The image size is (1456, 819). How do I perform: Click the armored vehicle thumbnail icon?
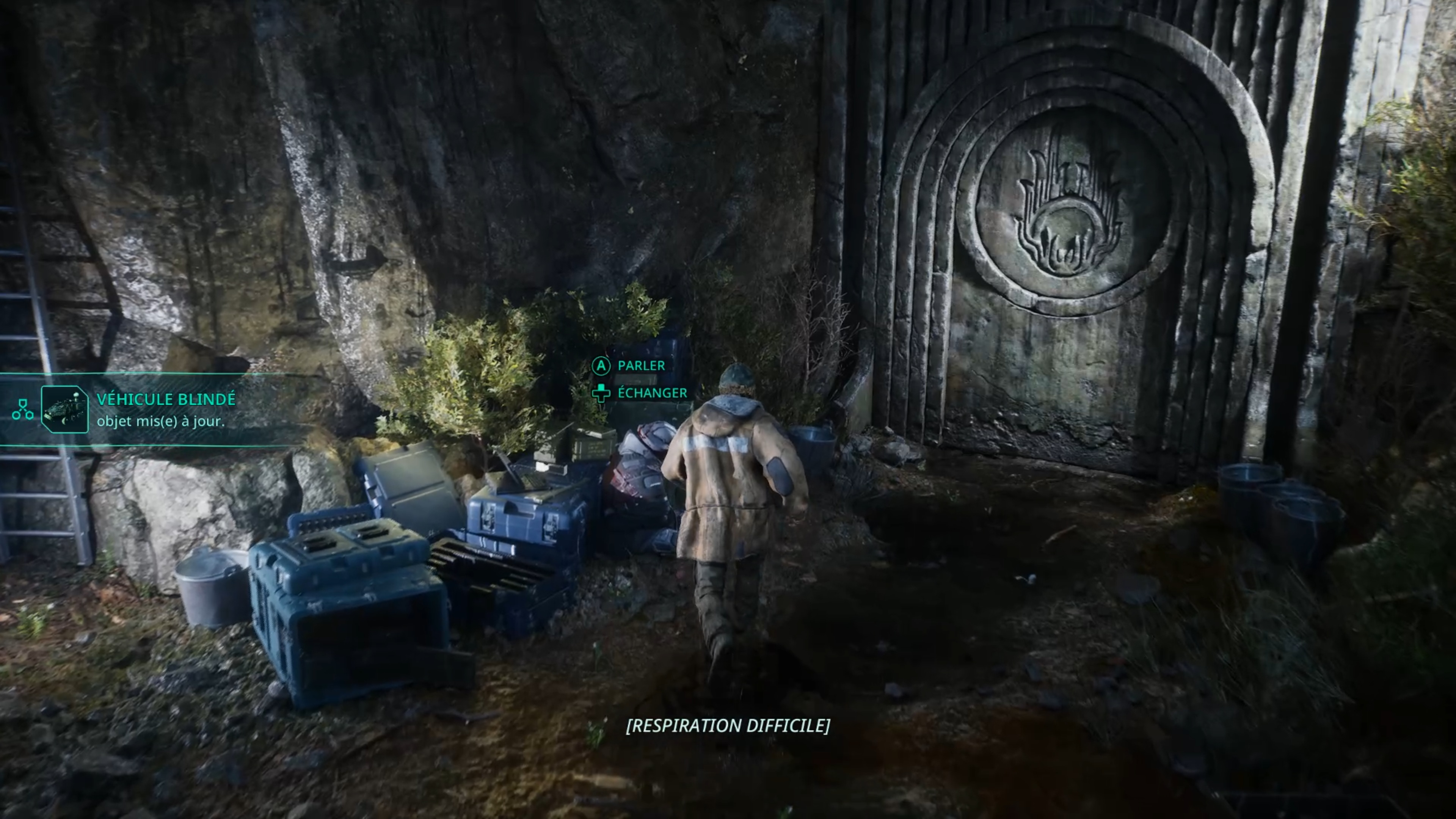pyautogui.click(x=64, y=409)
